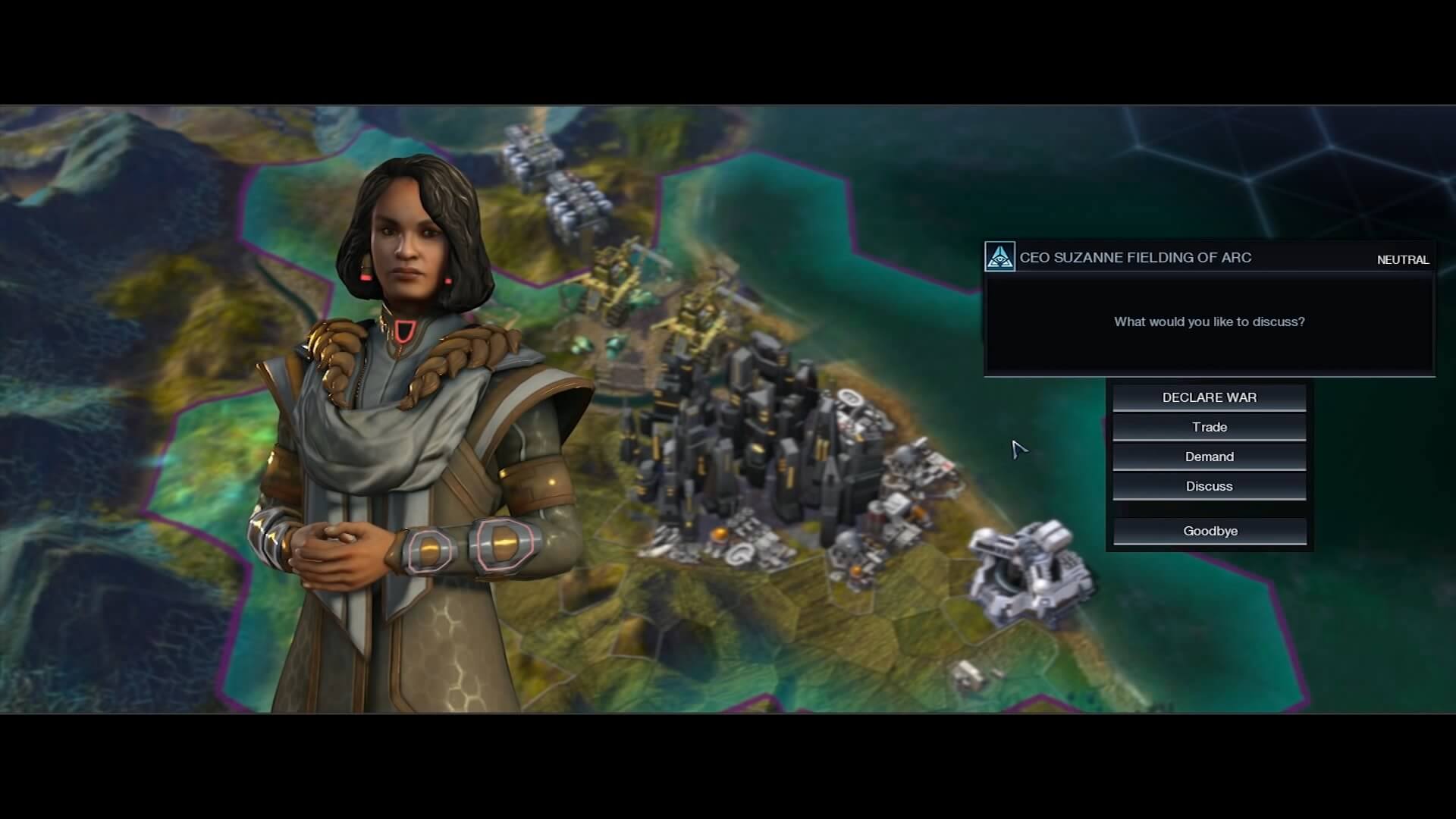
Task: Open the Trade screen with ARC
Action: pyautogui.click(x=1209, y=427)
